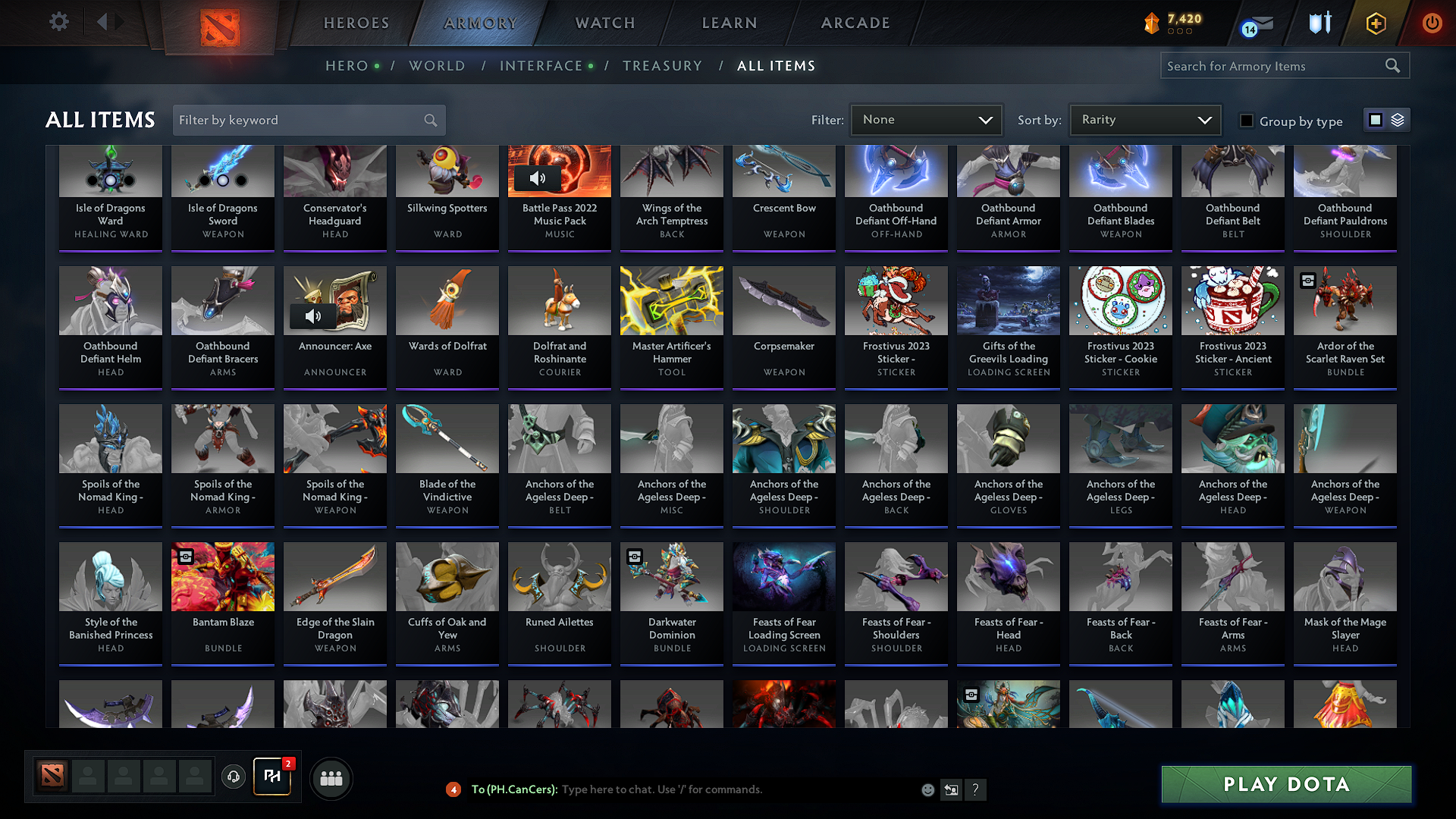Click the PLAY DOTA button
Viewport: 1456px width, 819px height.
pos(1285,784)
